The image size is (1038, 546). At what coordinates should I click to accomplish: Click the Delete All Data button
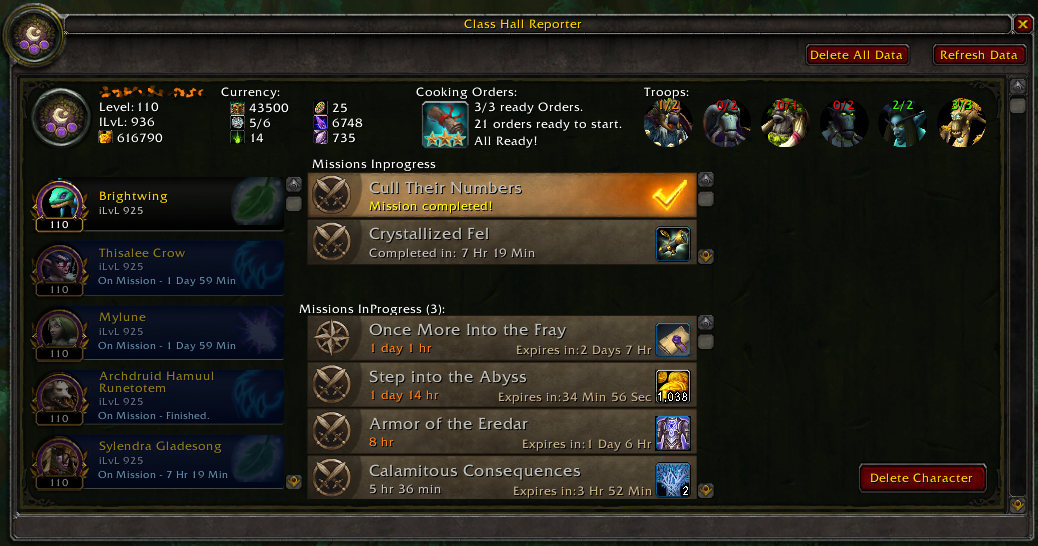pyautogui.click(x=856, y=55)
